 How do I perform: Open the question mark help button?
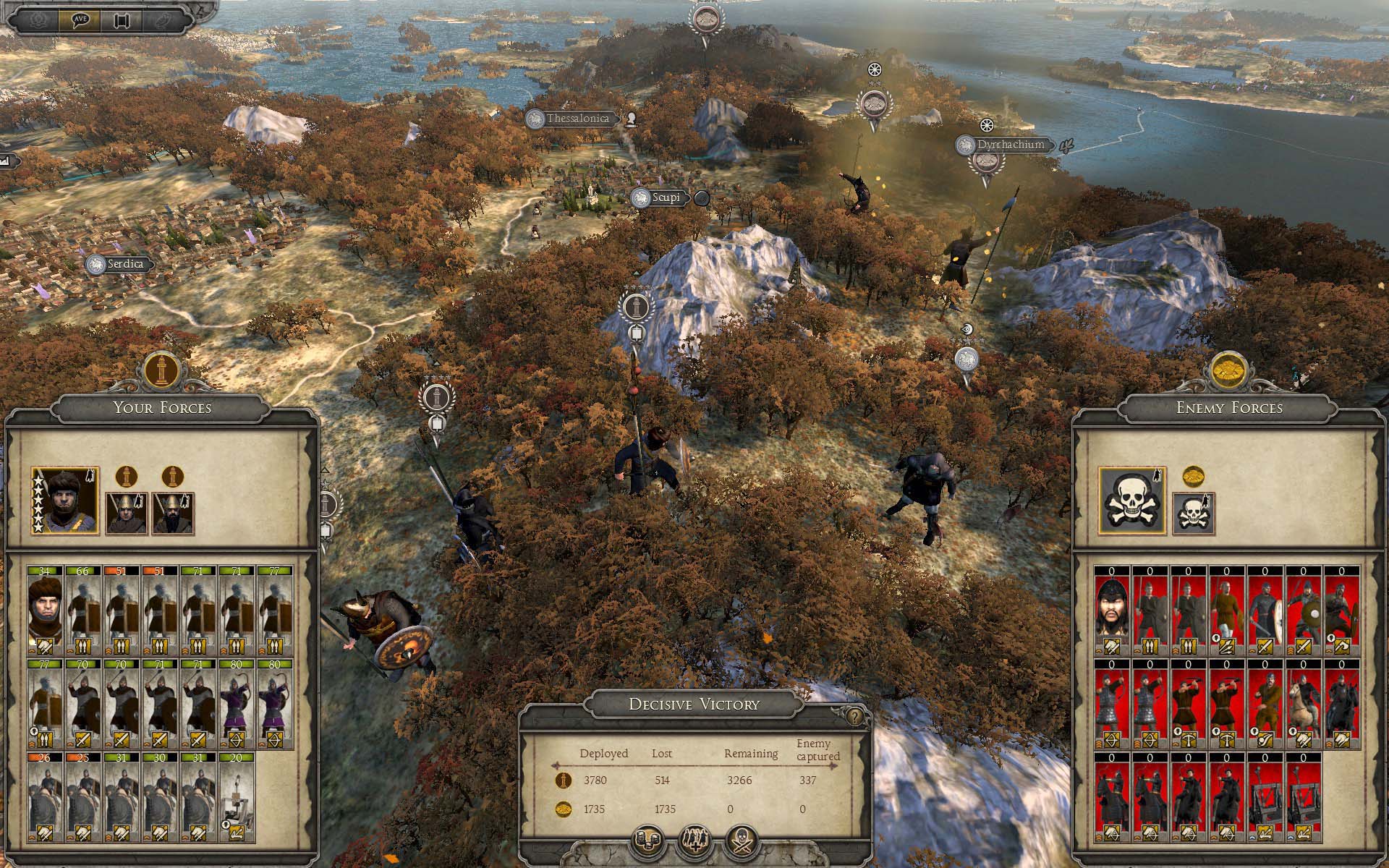click(855, 717)
